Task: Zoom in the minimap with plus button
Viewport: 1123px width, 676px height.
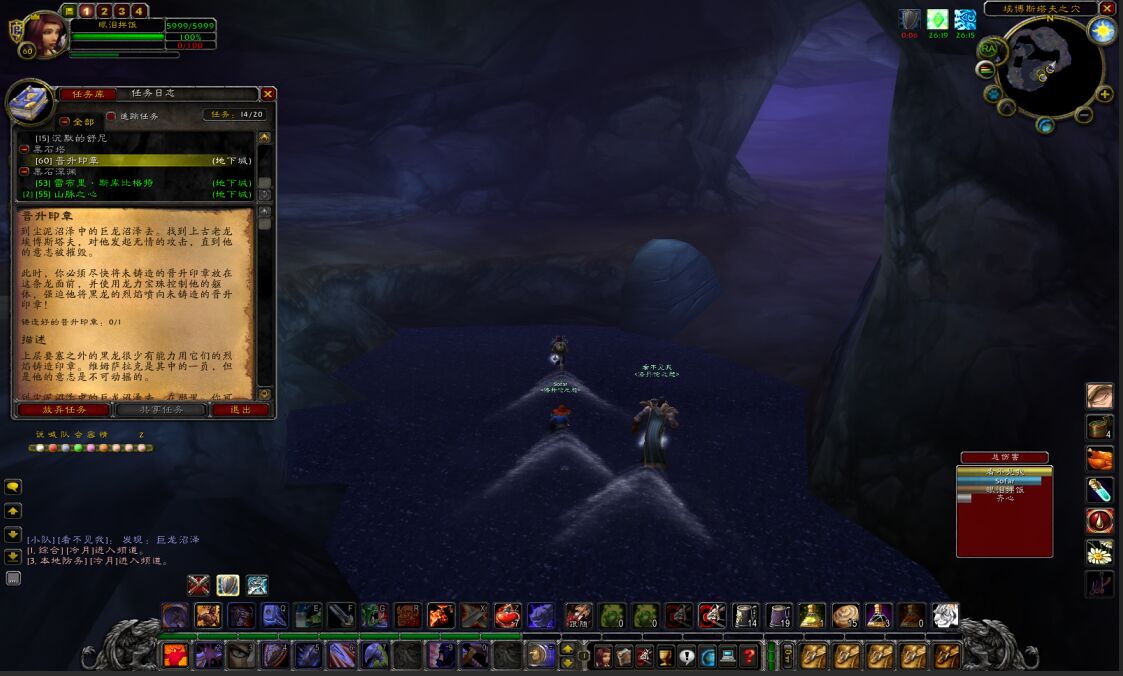Action: coord(1104,95)
